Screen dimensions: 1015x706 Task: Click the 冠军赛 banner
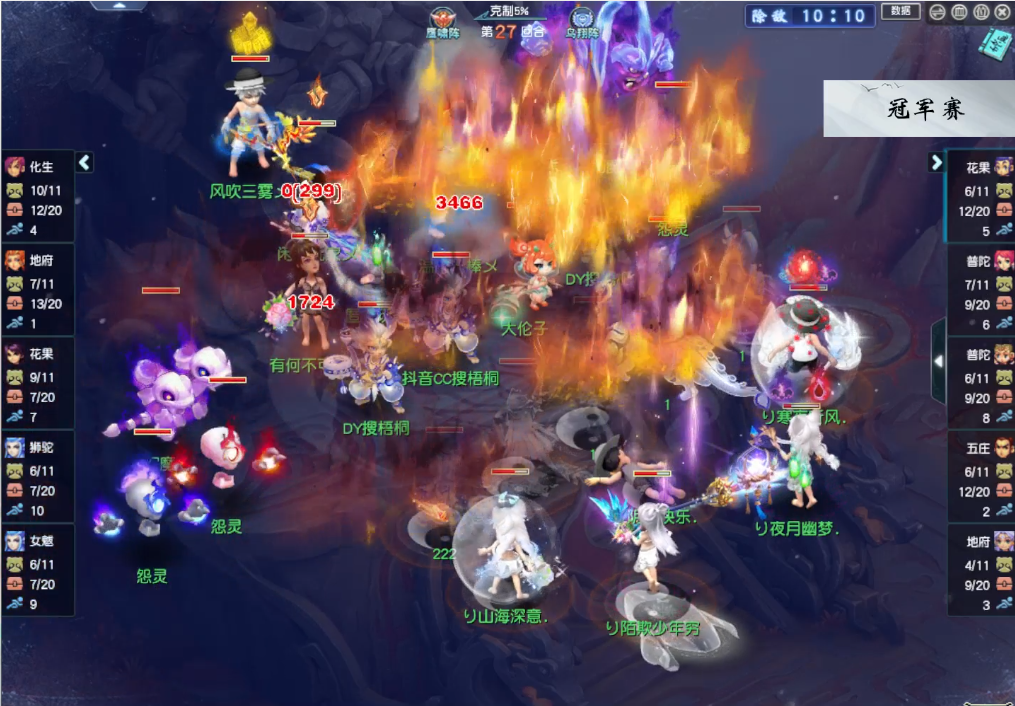pyautogui.click(x=918, y=109)
